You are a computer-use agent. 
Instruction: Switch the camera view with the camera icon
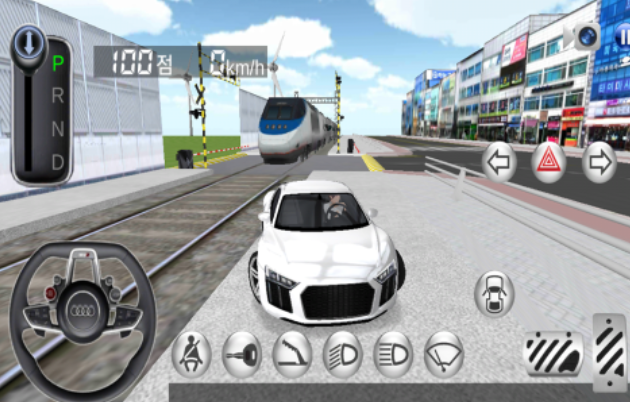[585, 37]
